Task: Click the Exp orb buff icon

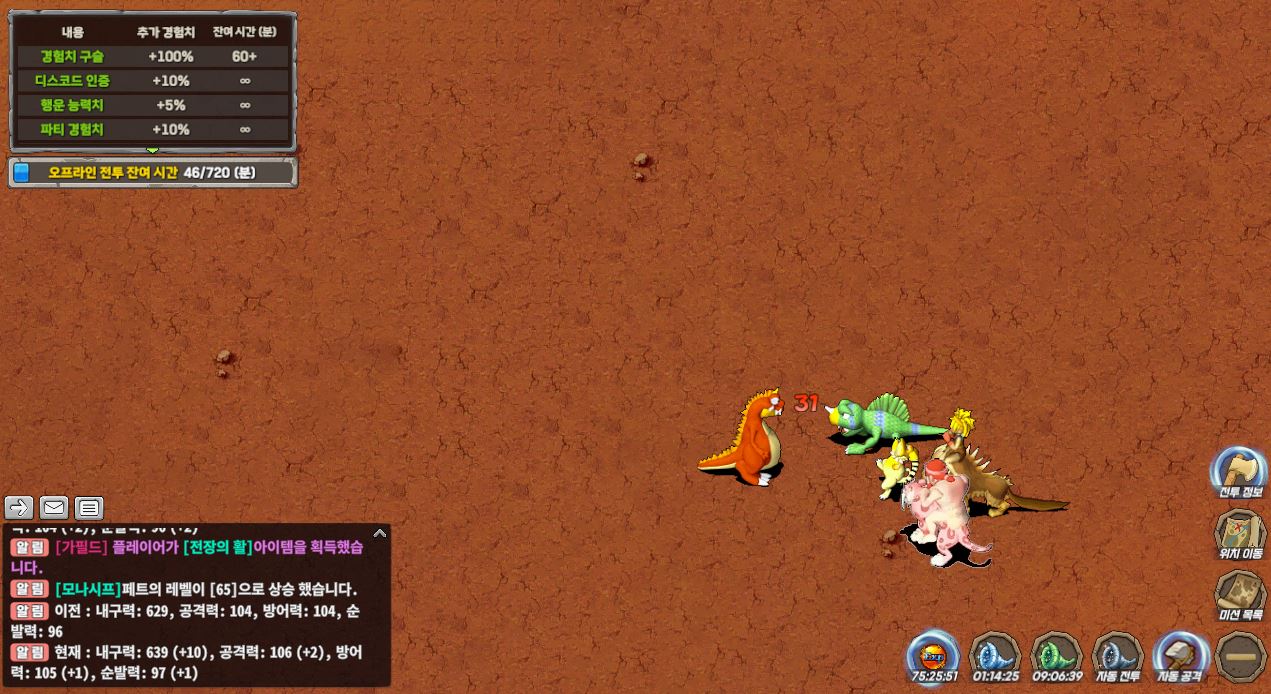Action: pos(933,656)
